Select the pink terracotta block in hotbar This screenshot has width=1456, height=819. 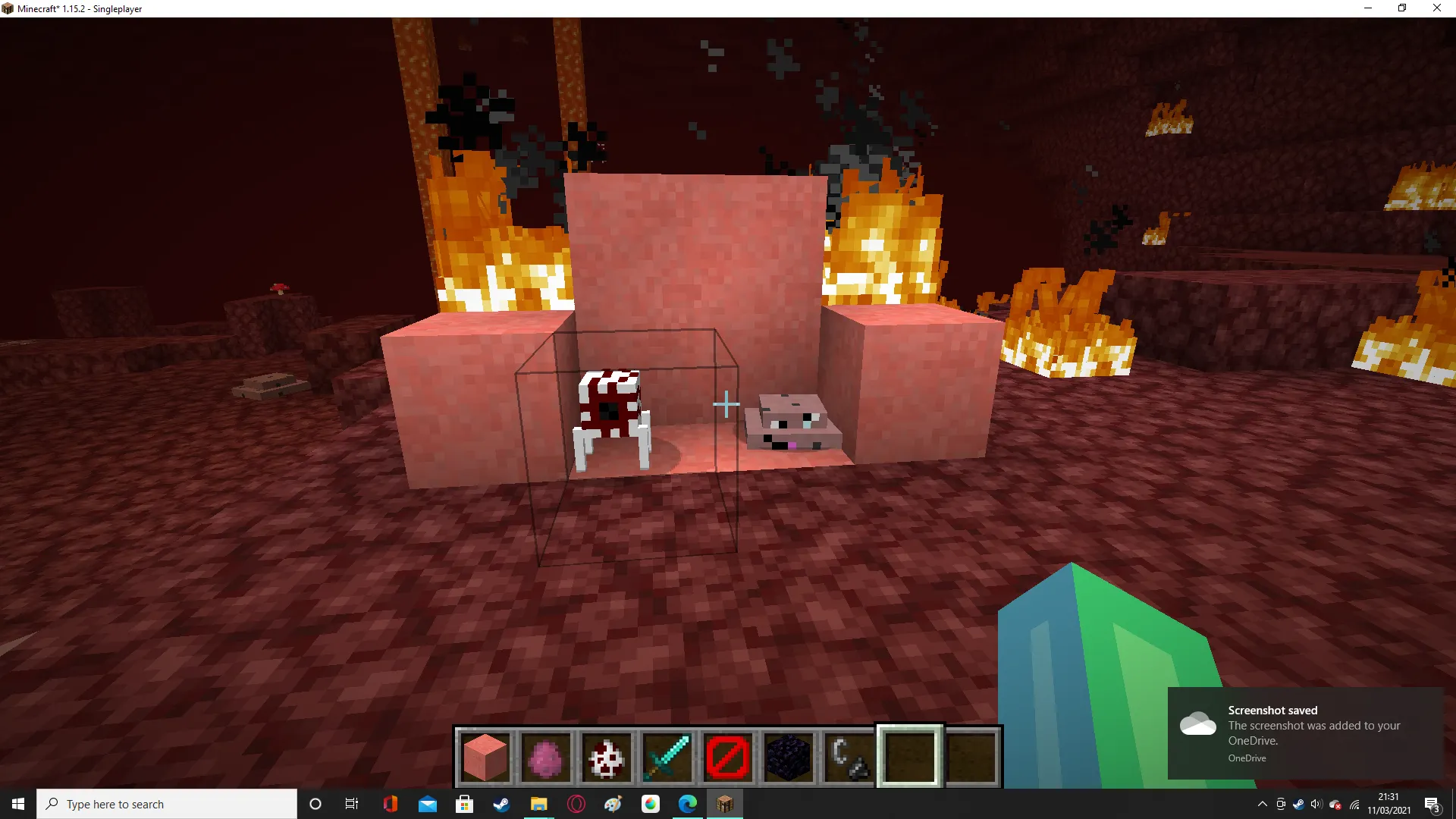[485, 755]
